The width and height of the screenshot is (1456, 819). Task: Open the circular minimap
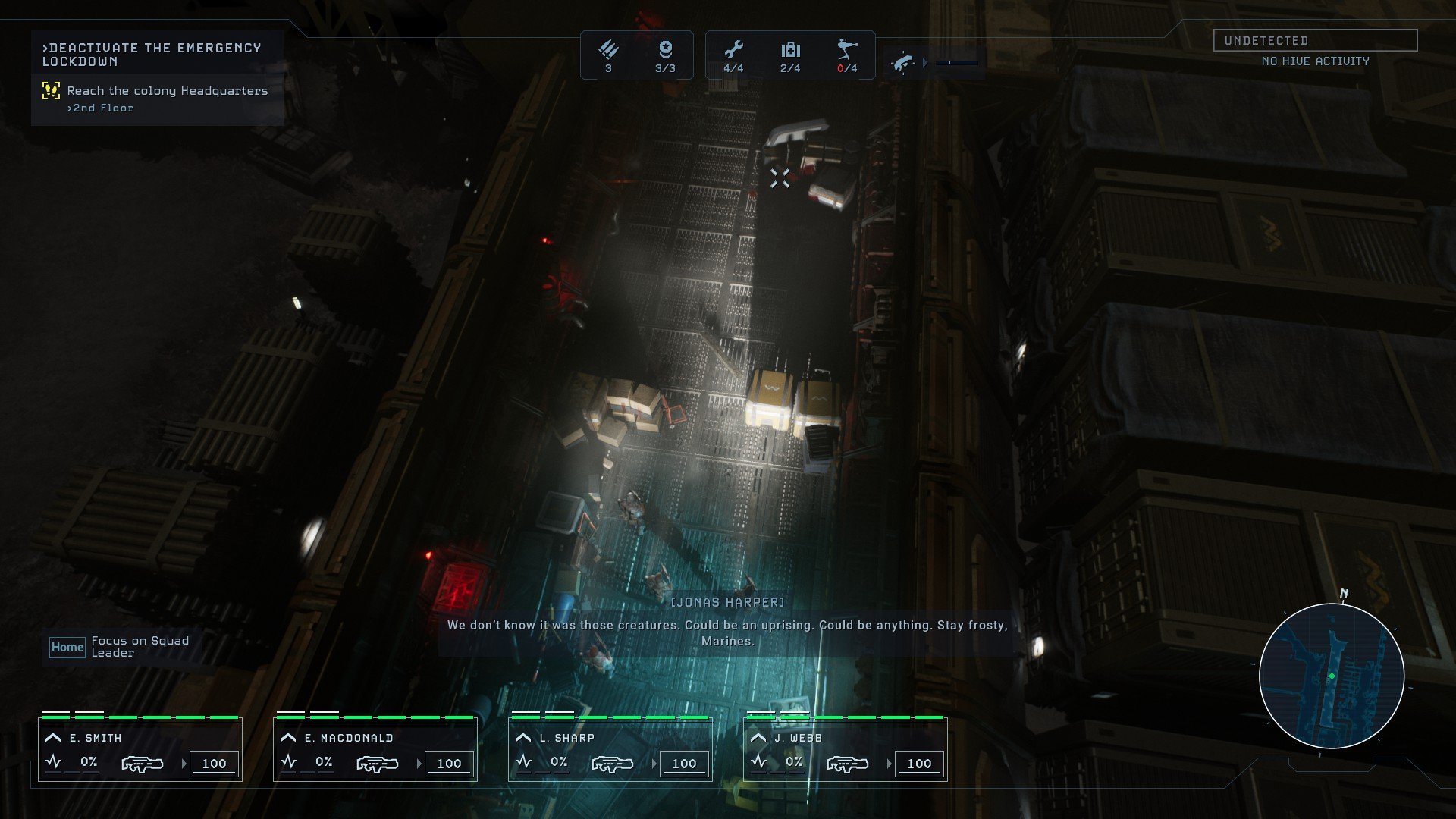(x=1332, y=676)
